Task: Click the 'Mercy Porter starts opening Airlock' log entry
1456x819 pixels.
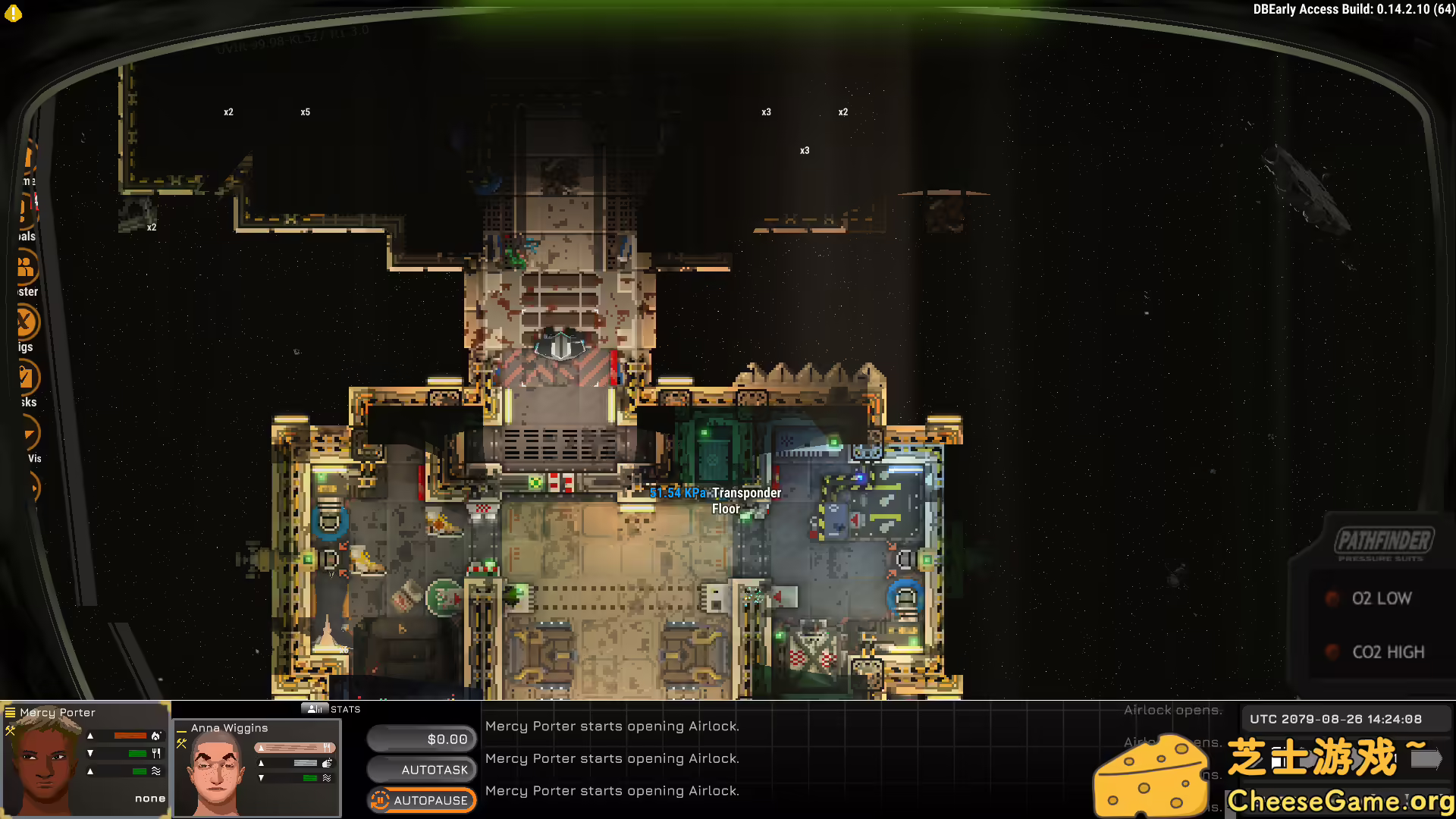Action: (x=611, y=726)
